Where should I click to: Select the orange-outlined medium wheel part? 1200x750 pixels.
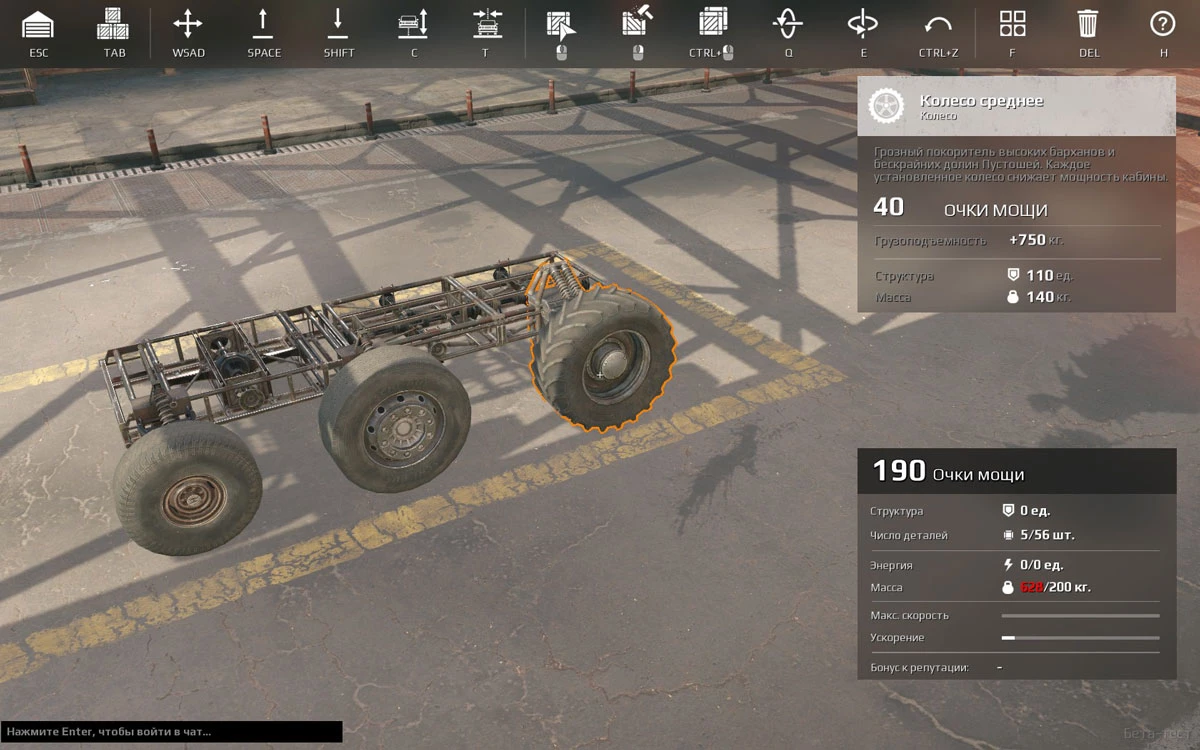(603, 358)
